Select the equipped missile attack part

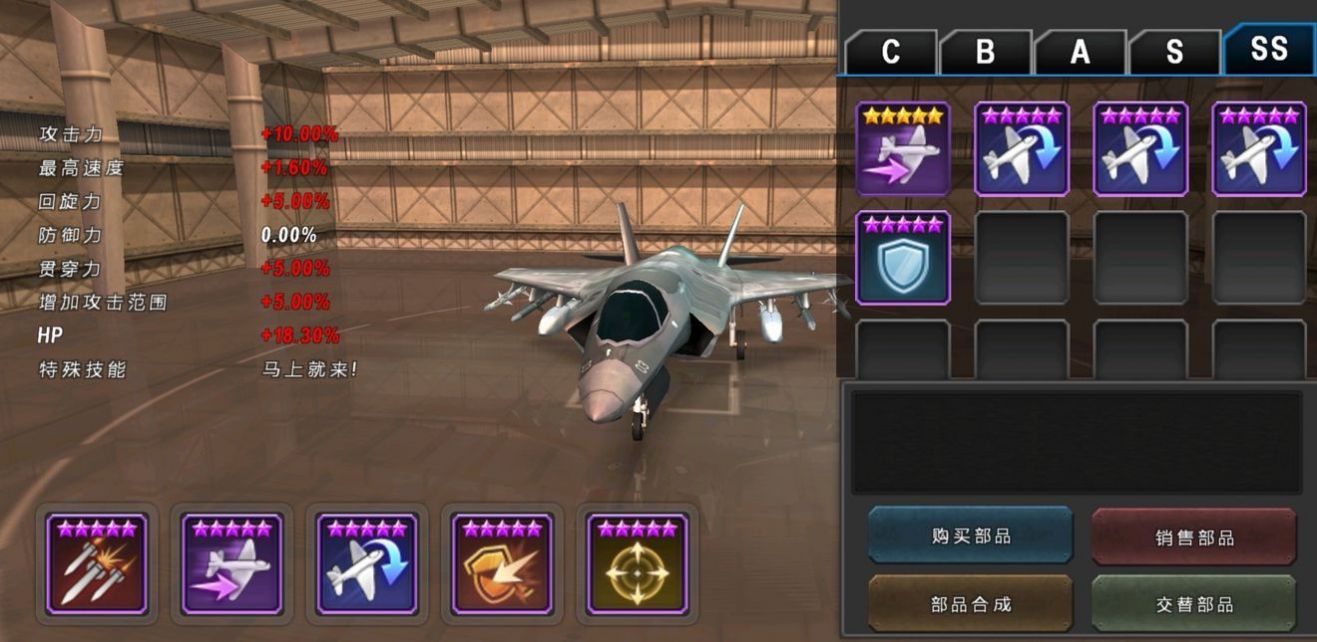pyautogui.click(x=97, y=564)
